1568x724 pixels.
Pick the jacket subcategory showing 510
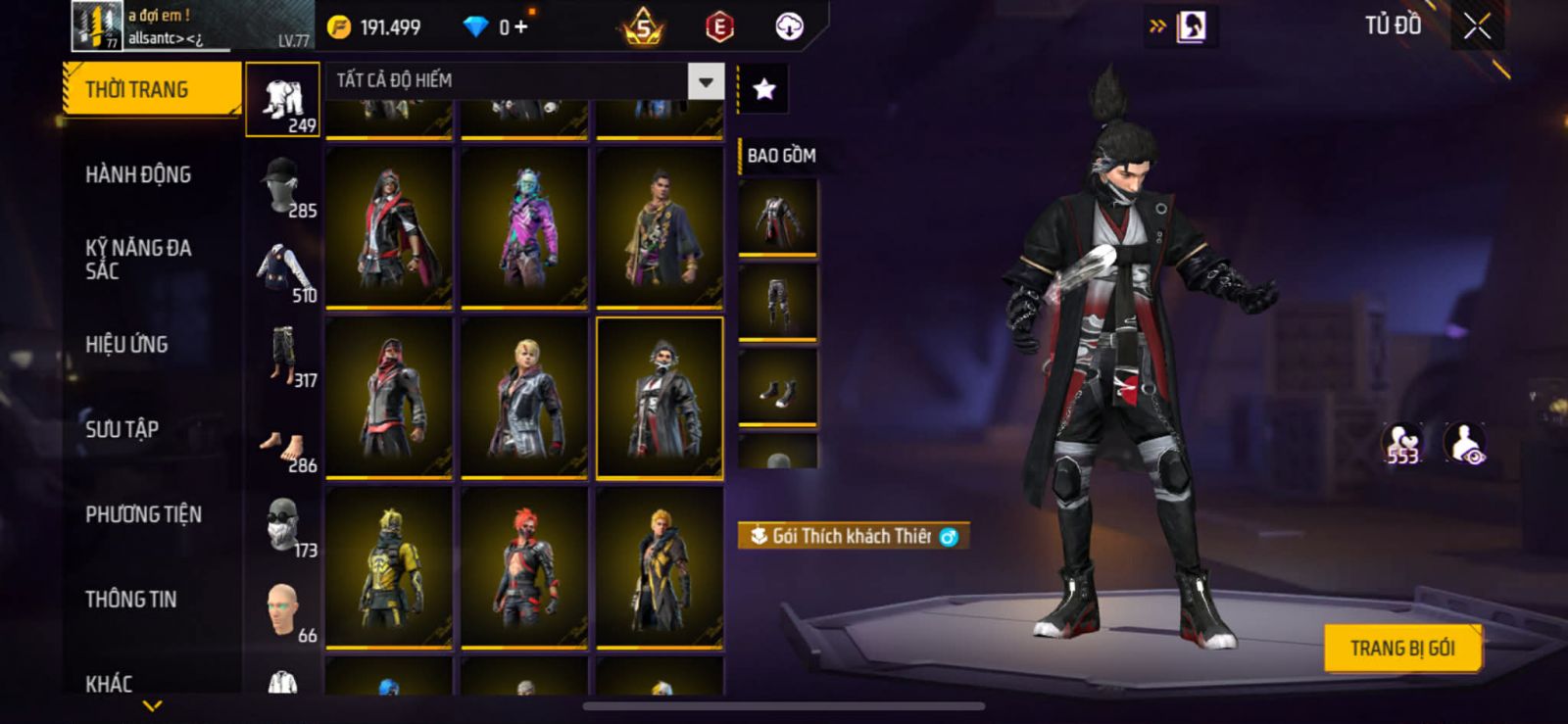pyautogui.click(x=283, y=270)
